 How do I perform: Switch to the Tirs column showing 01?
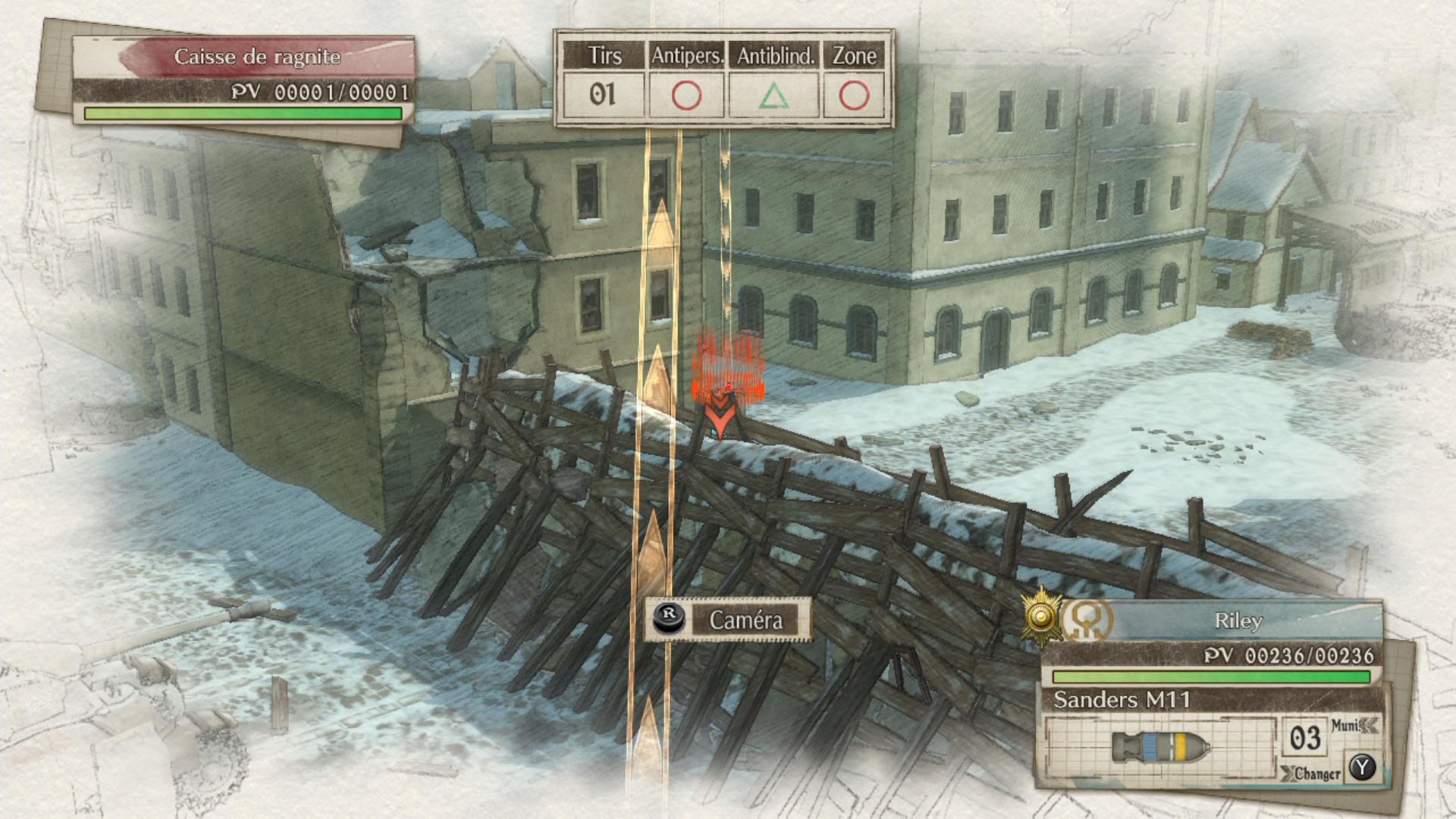[x=603, y=95]
